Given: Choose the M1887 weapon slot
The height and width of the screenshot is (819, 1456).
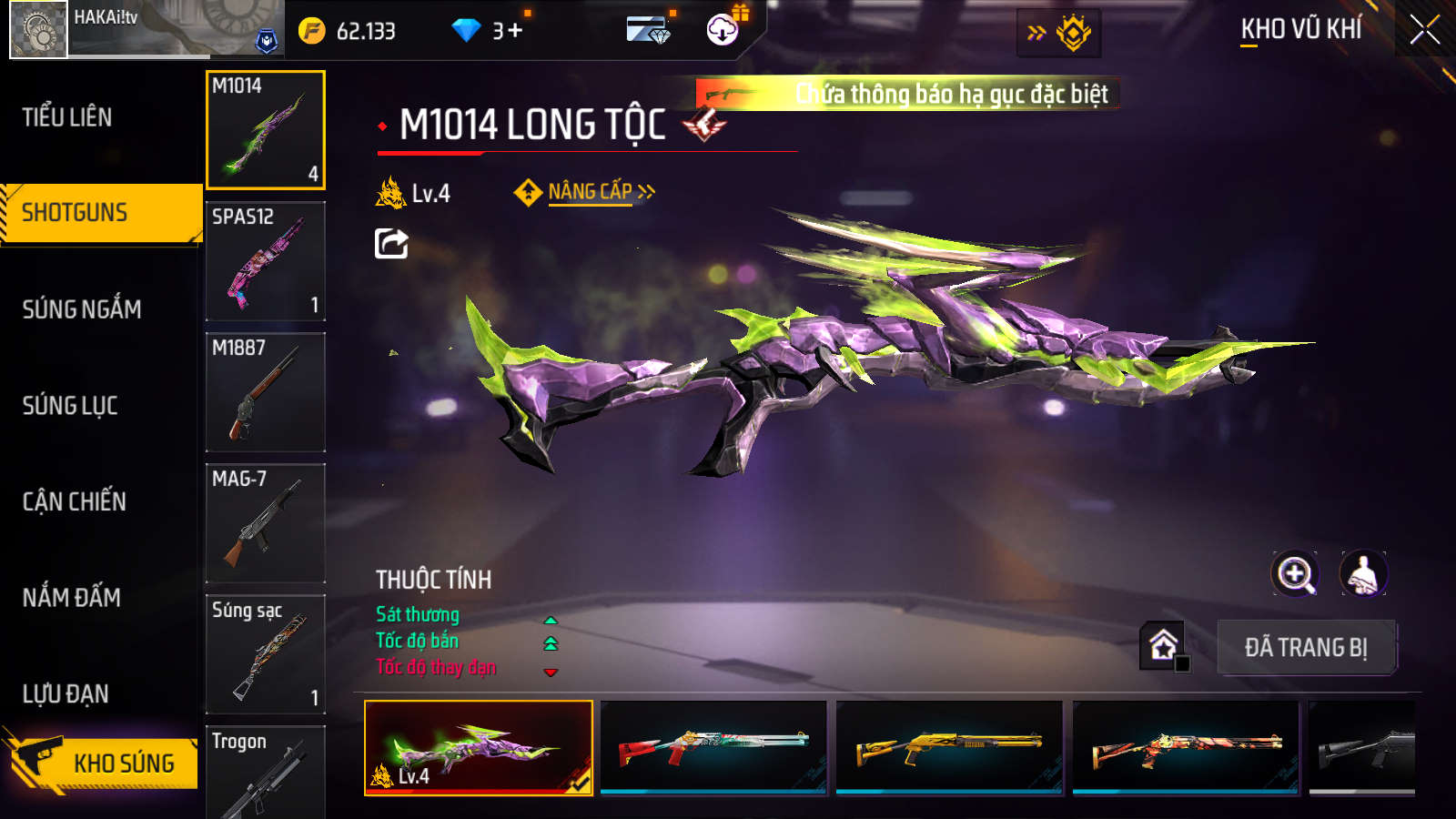Looking at the screenshot, I should coord(266,392).
